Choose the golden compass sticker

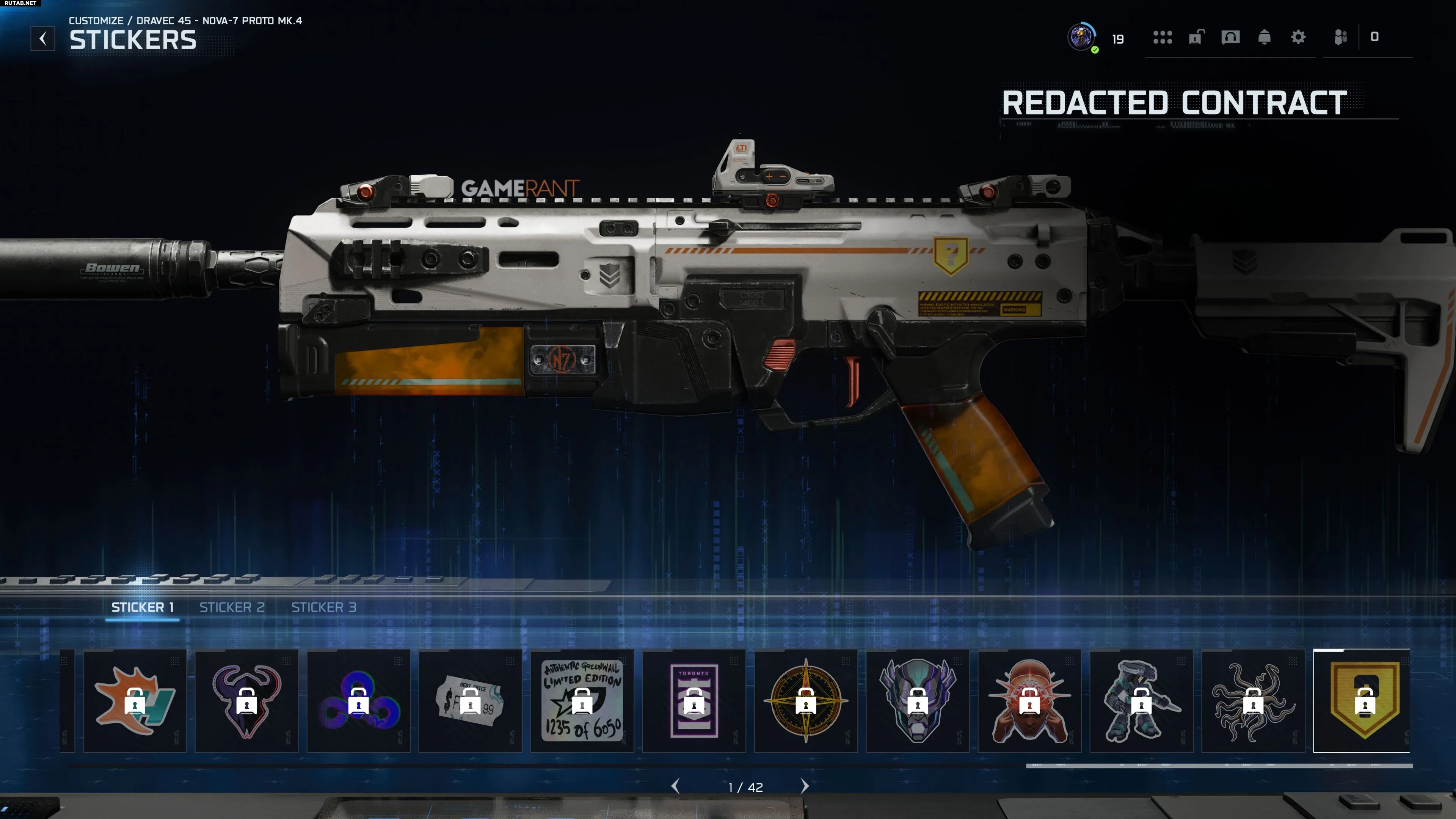click(x=805, y=701)
